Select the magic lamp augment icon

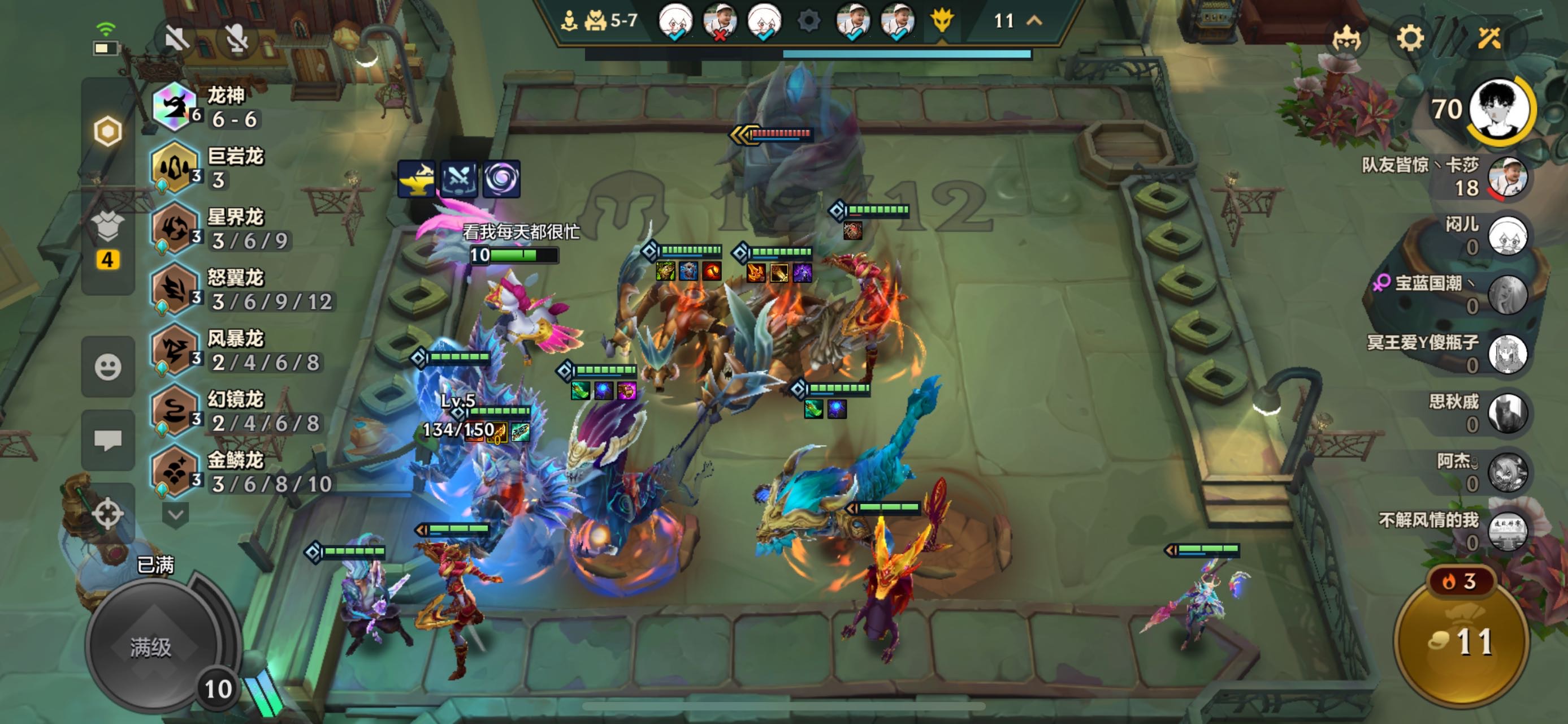click(417, 179)
